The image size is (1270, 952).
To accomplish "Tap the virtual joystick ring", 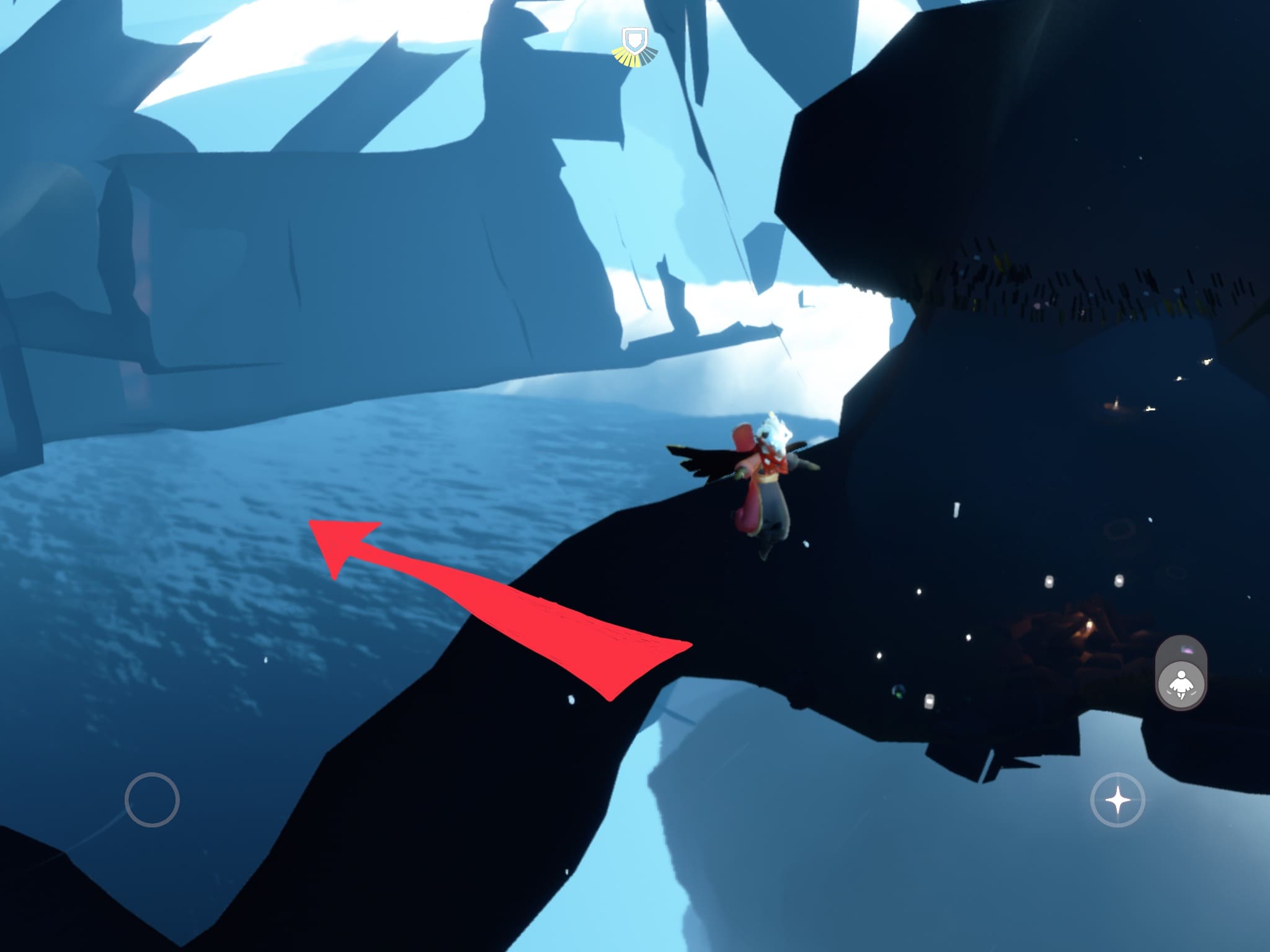I will [x=152, y=800].
